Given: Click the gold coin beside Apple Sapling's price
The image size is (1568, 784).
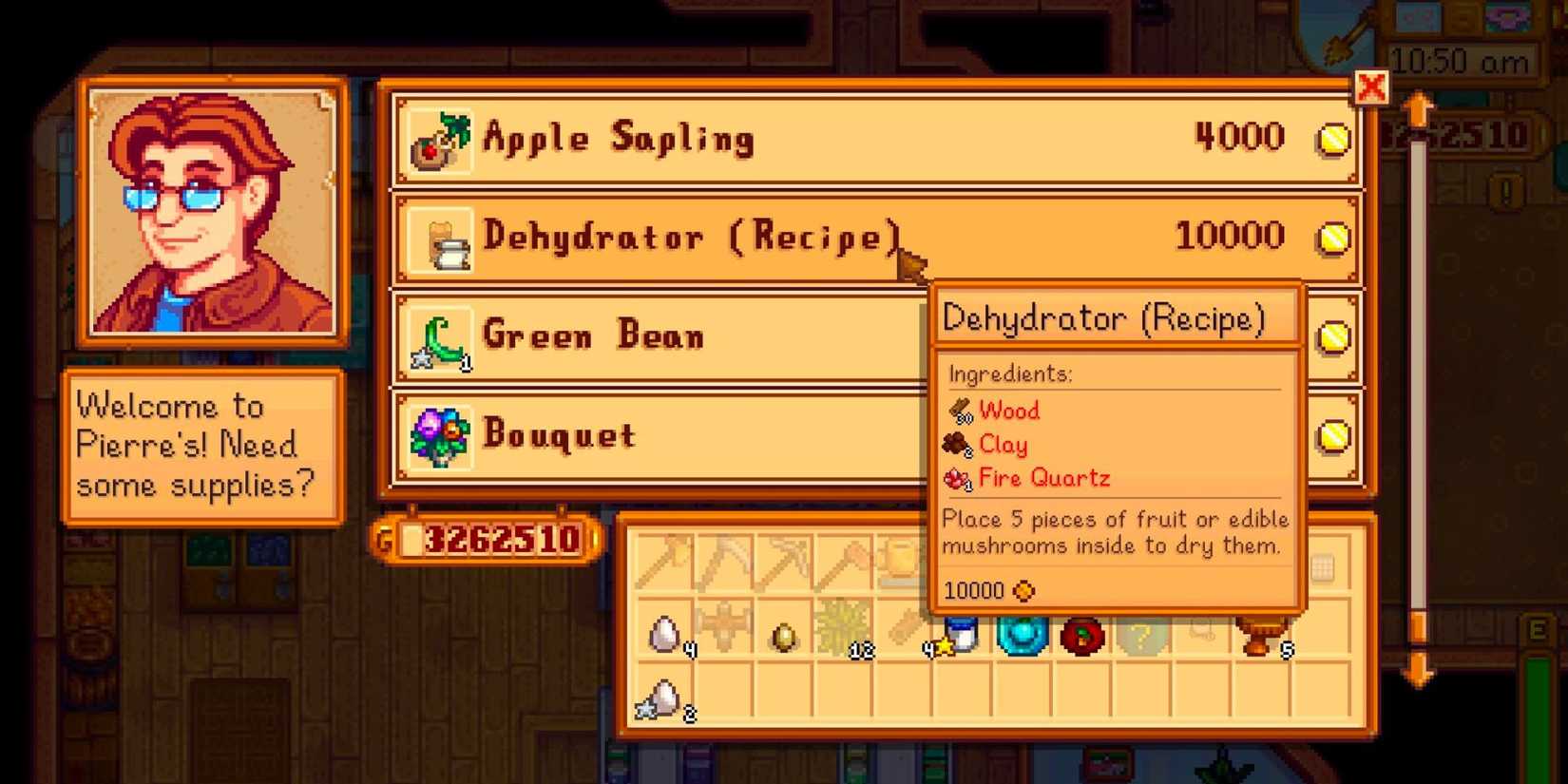Looking at the screenshot, I should click(x=1333, y=139).
